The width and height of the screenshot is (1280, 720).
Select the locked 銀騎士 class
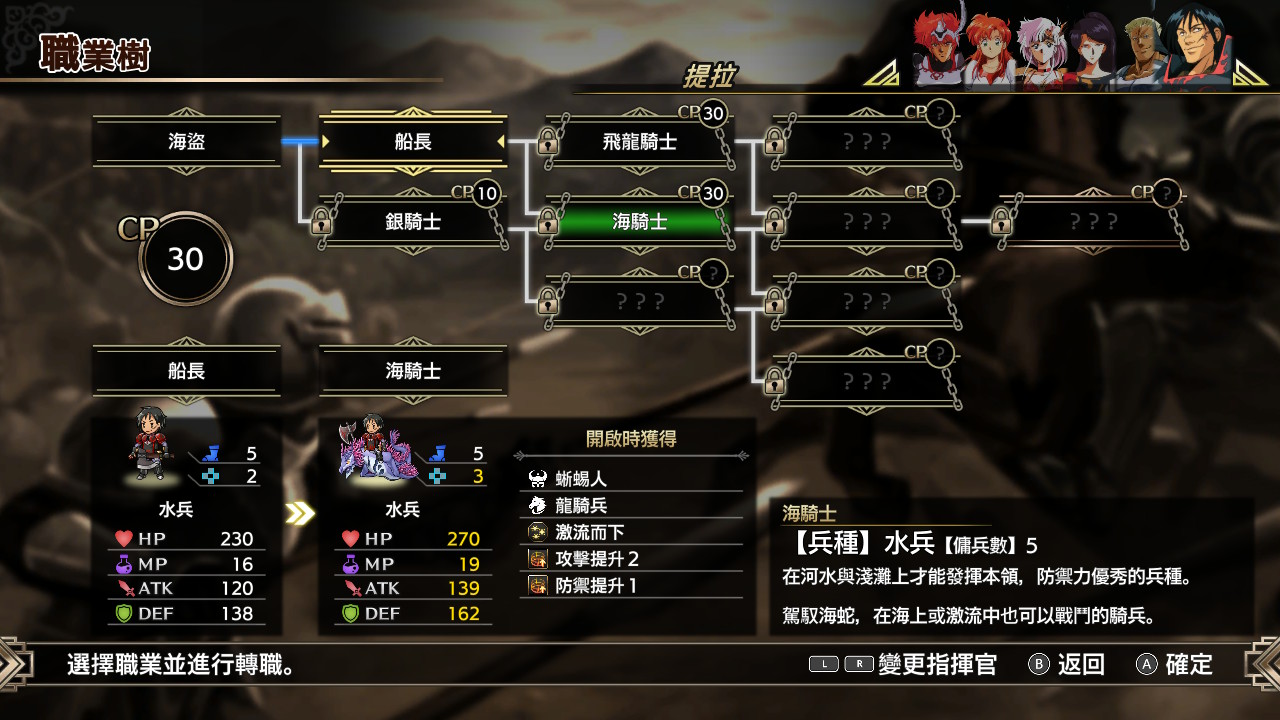tap(413, 222)
